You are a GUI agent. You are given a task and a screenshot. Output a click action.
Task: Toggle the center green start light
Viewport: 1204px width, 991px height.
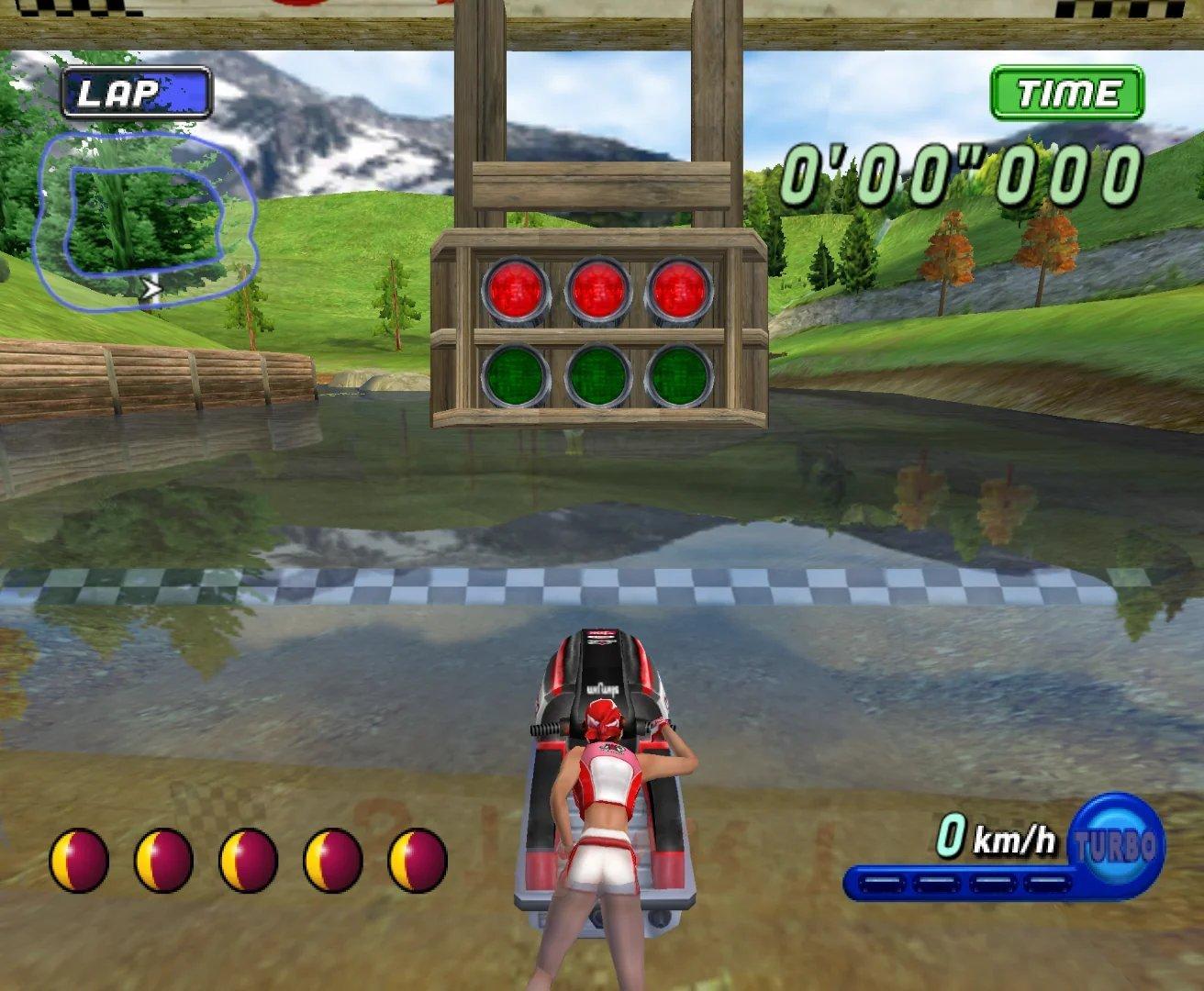coord(597,375)
